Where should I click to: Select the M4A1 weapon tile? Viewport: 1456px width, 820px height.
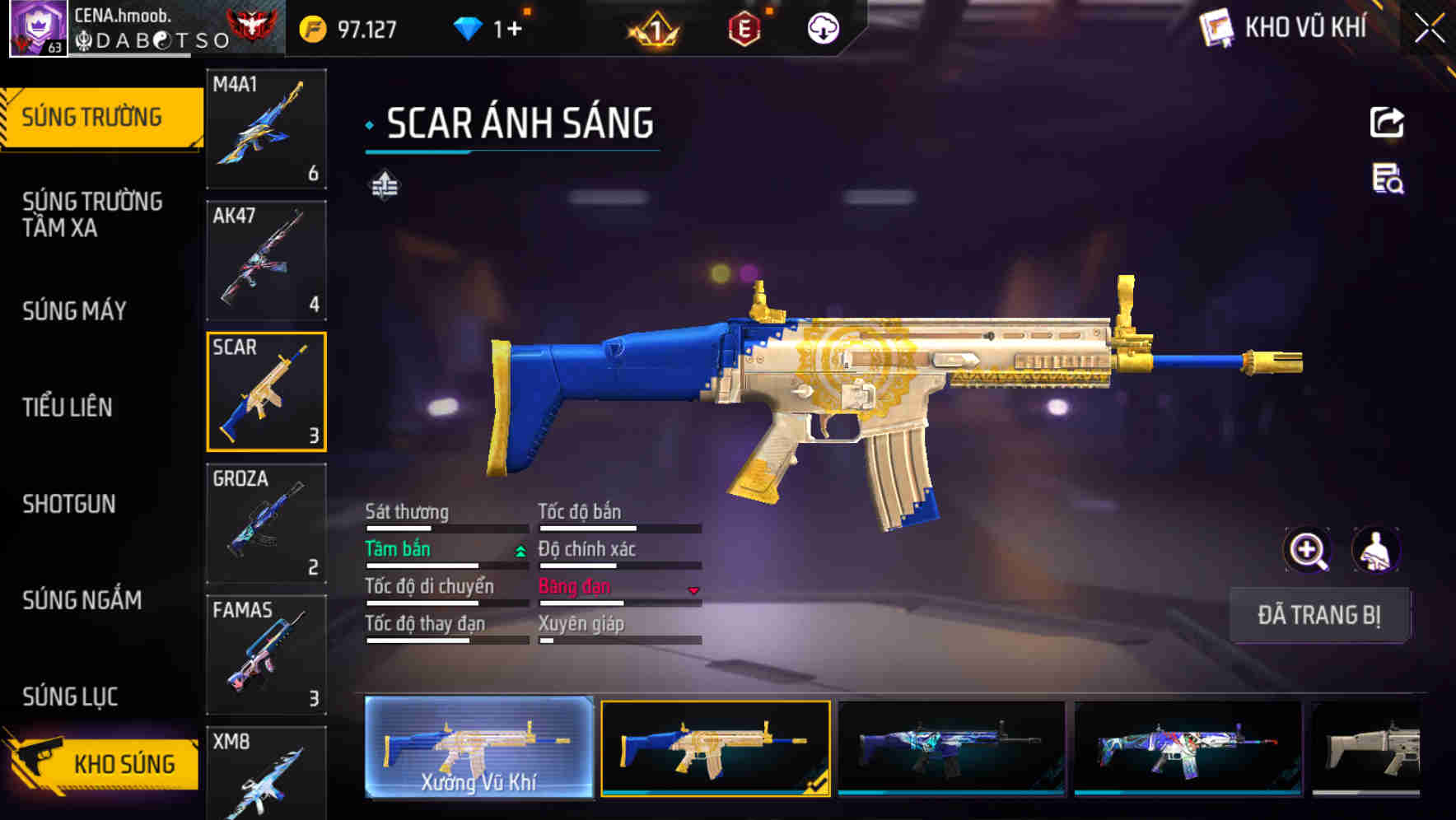(x=266, y=128)
